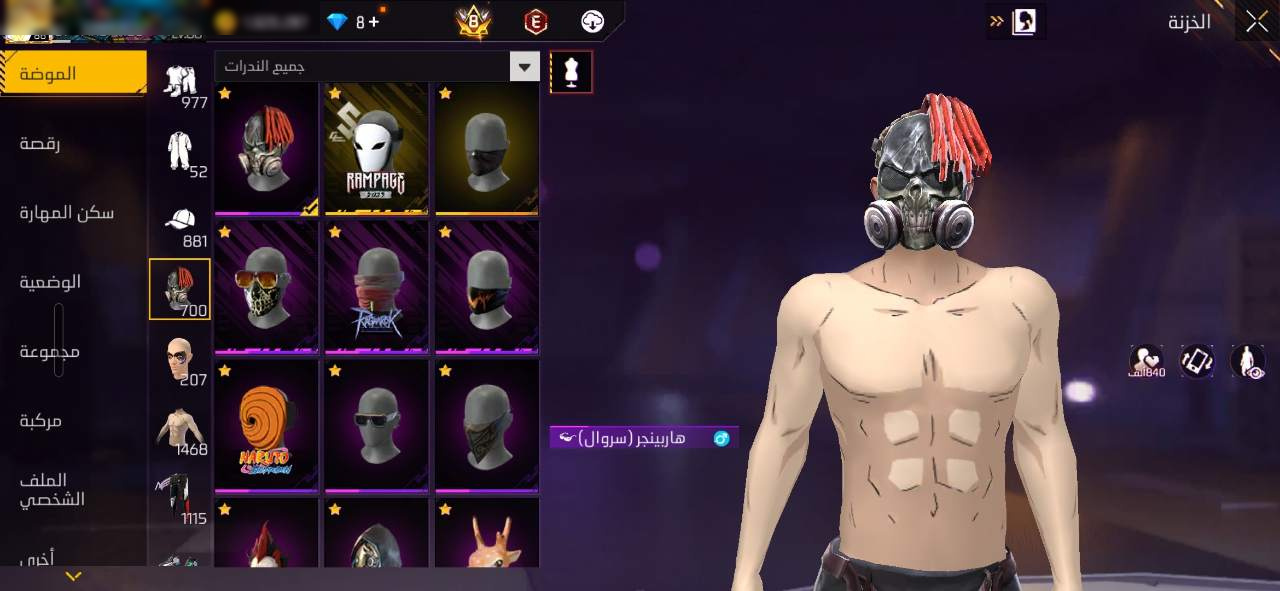Open the hat category with 881 items
Image resolution: width=1280 pixels, height=591 pixels.
(180, 223)
